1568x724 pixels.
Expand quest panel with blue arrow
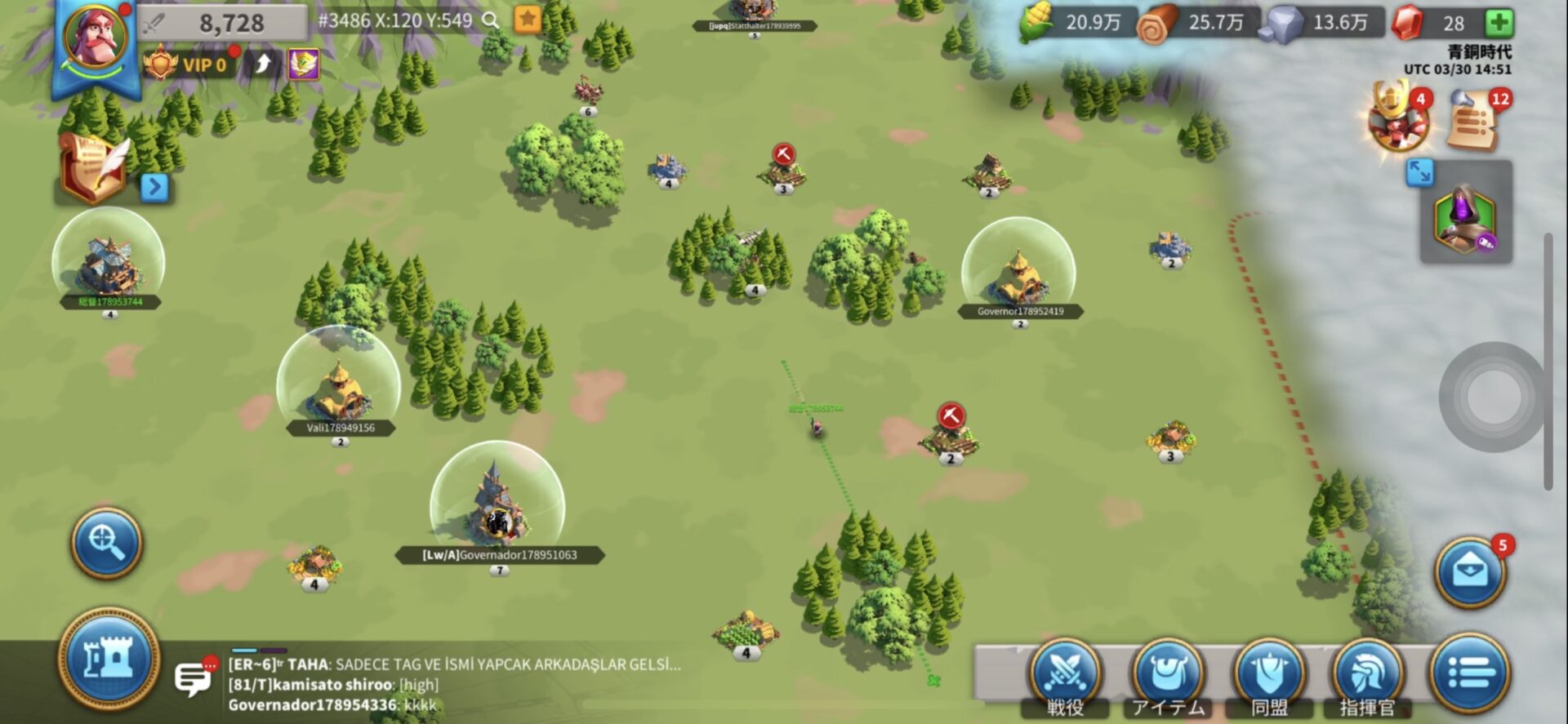pyautogui.click(x=154, y=188)
